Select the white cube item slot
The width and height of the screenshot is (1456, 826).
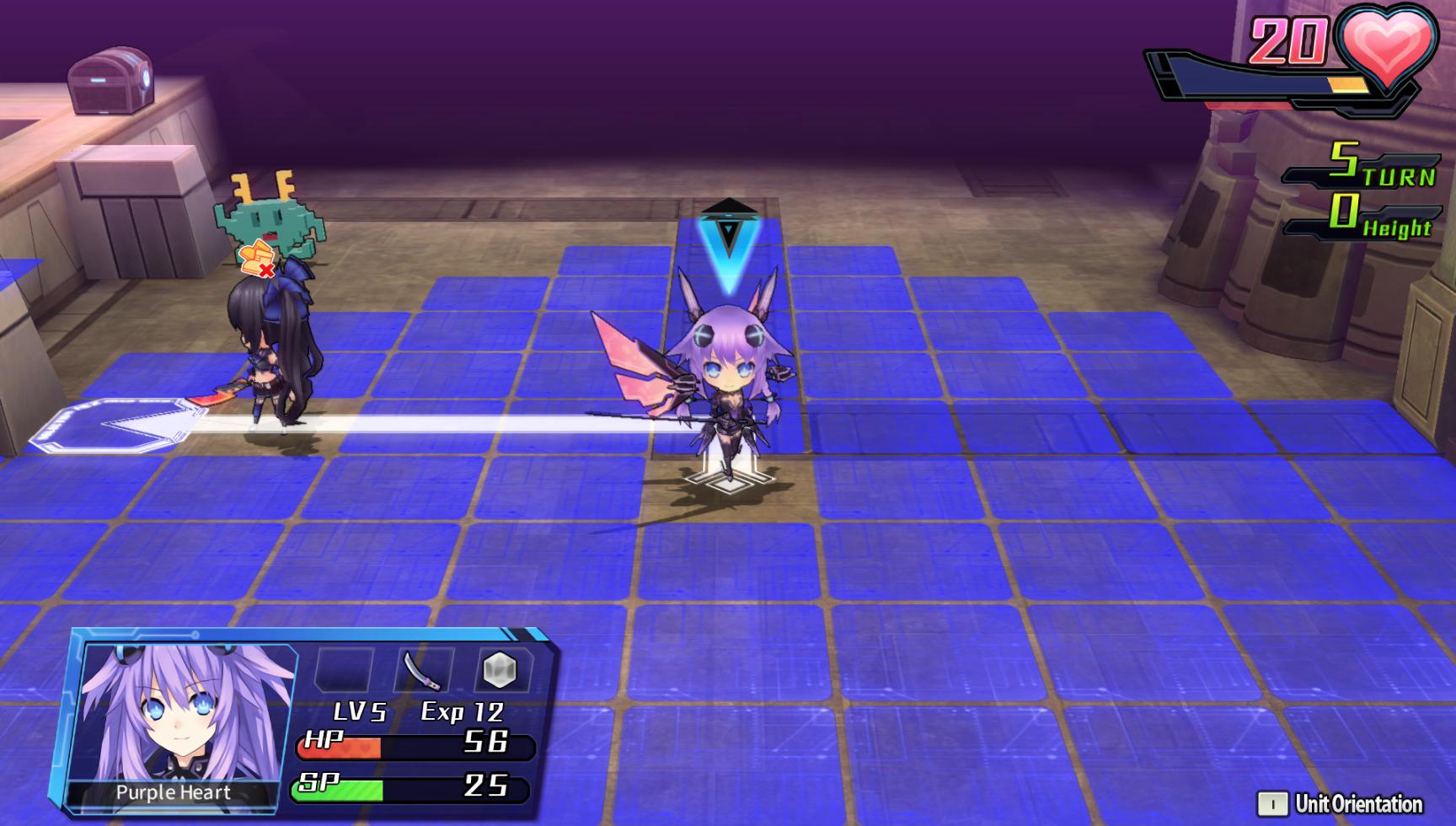click(500, 671)
